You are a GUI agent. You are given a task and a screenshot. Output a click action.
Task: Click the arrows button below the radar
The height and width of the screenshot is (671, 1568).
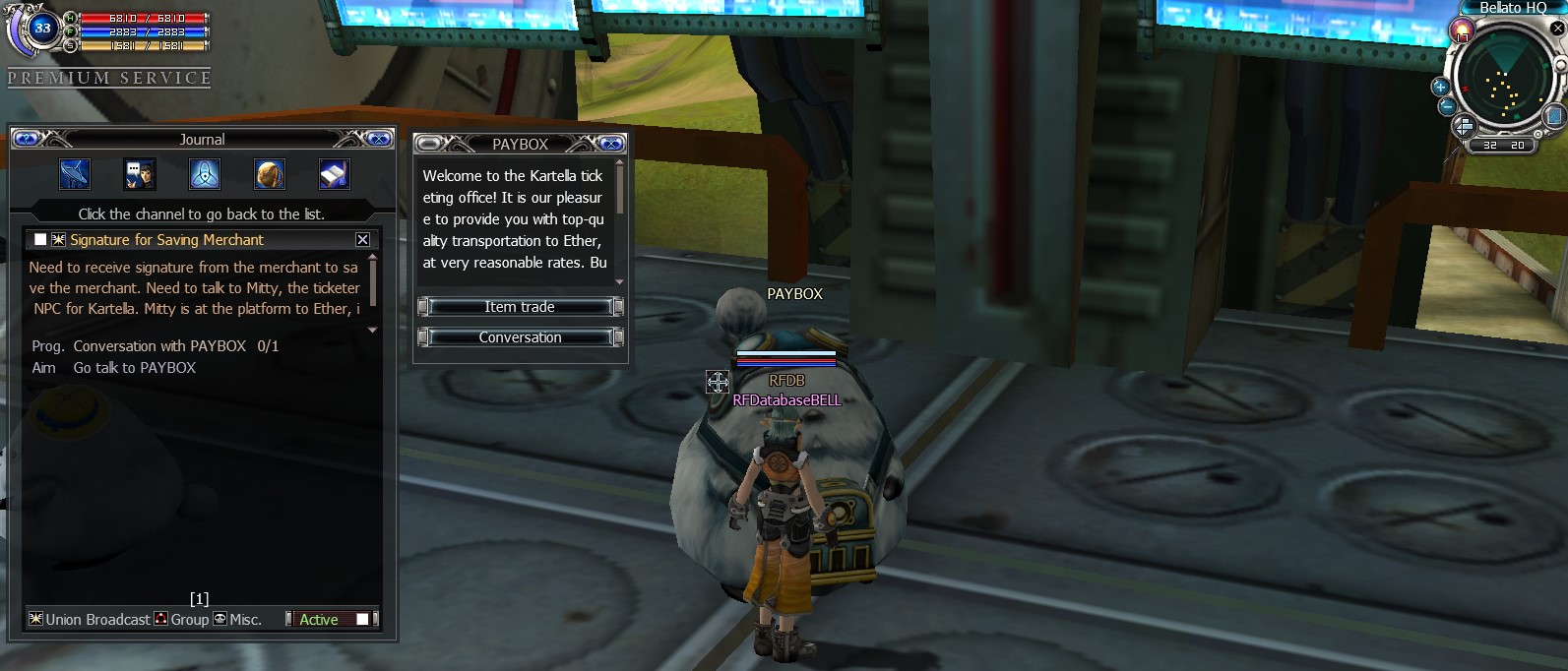1464,126
